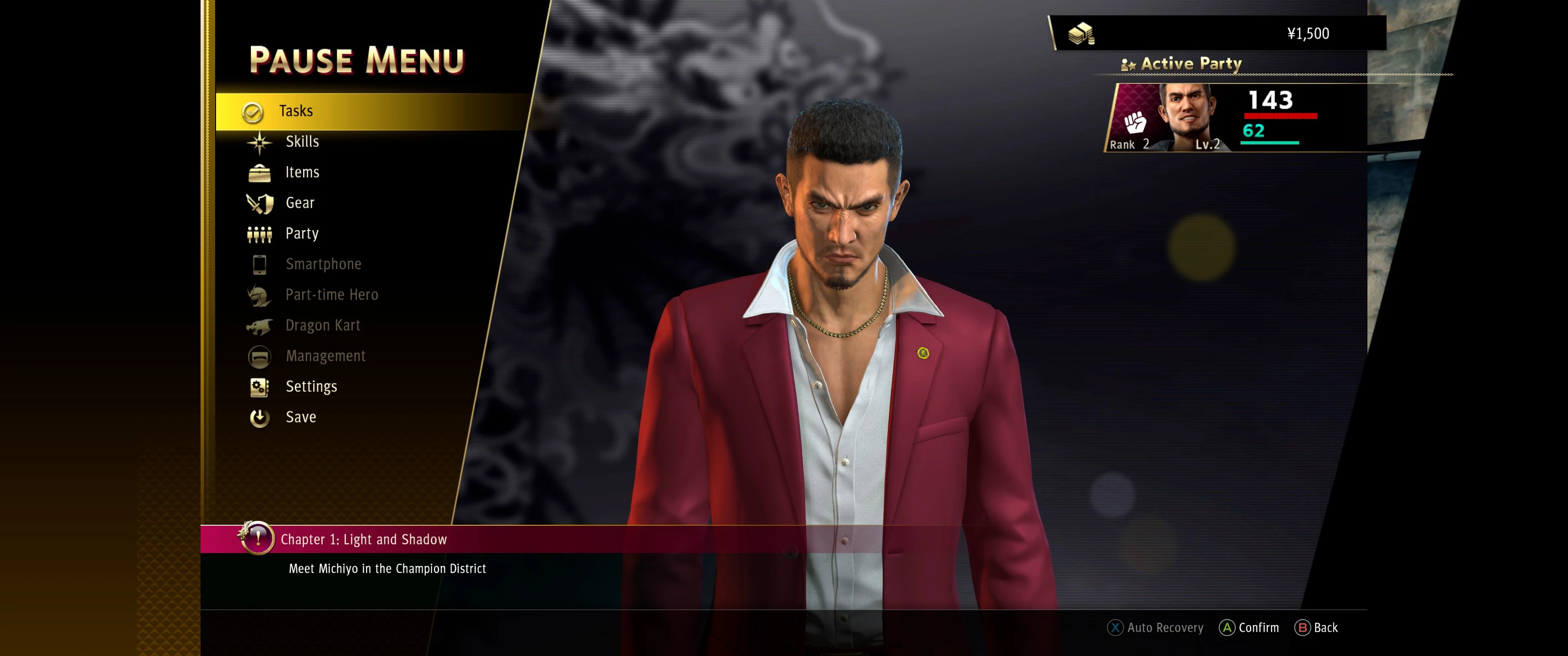Select the Party group icon
Screen dimensions: 1568x656
coord(260,233)
